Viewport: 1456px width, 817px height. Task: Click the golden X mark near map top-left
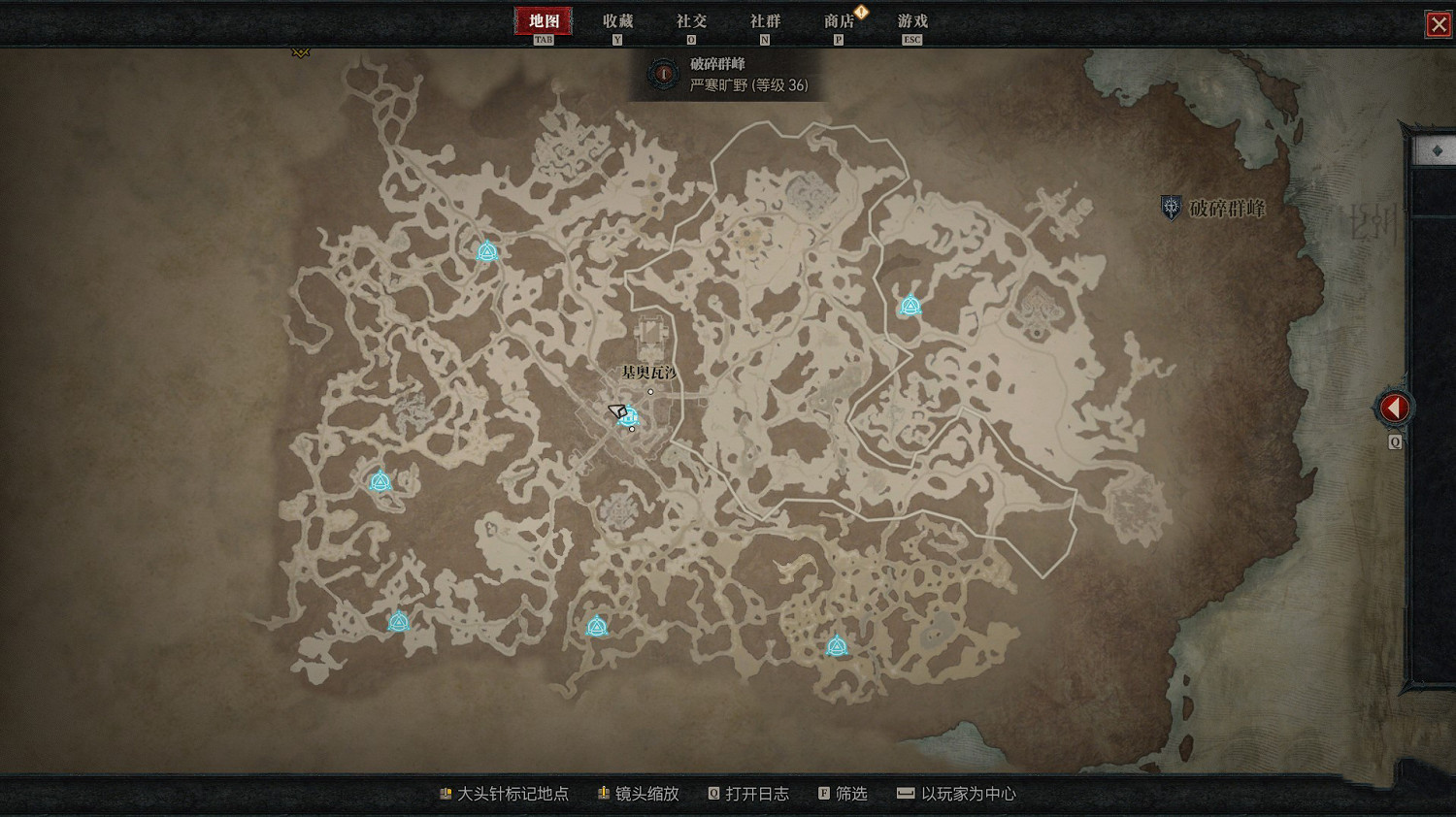point(300,51)
